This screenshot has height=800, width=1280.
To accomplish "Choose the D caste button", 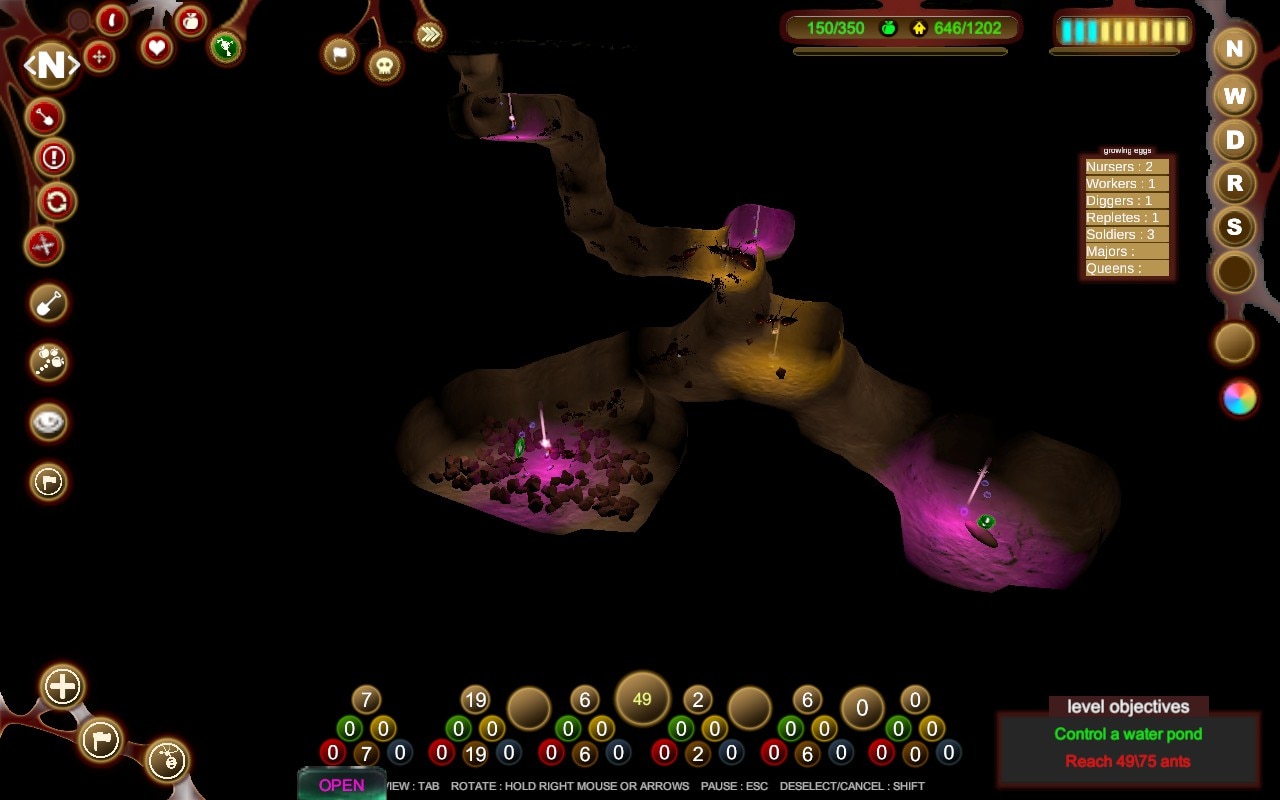I will (x=1235, y=140).
